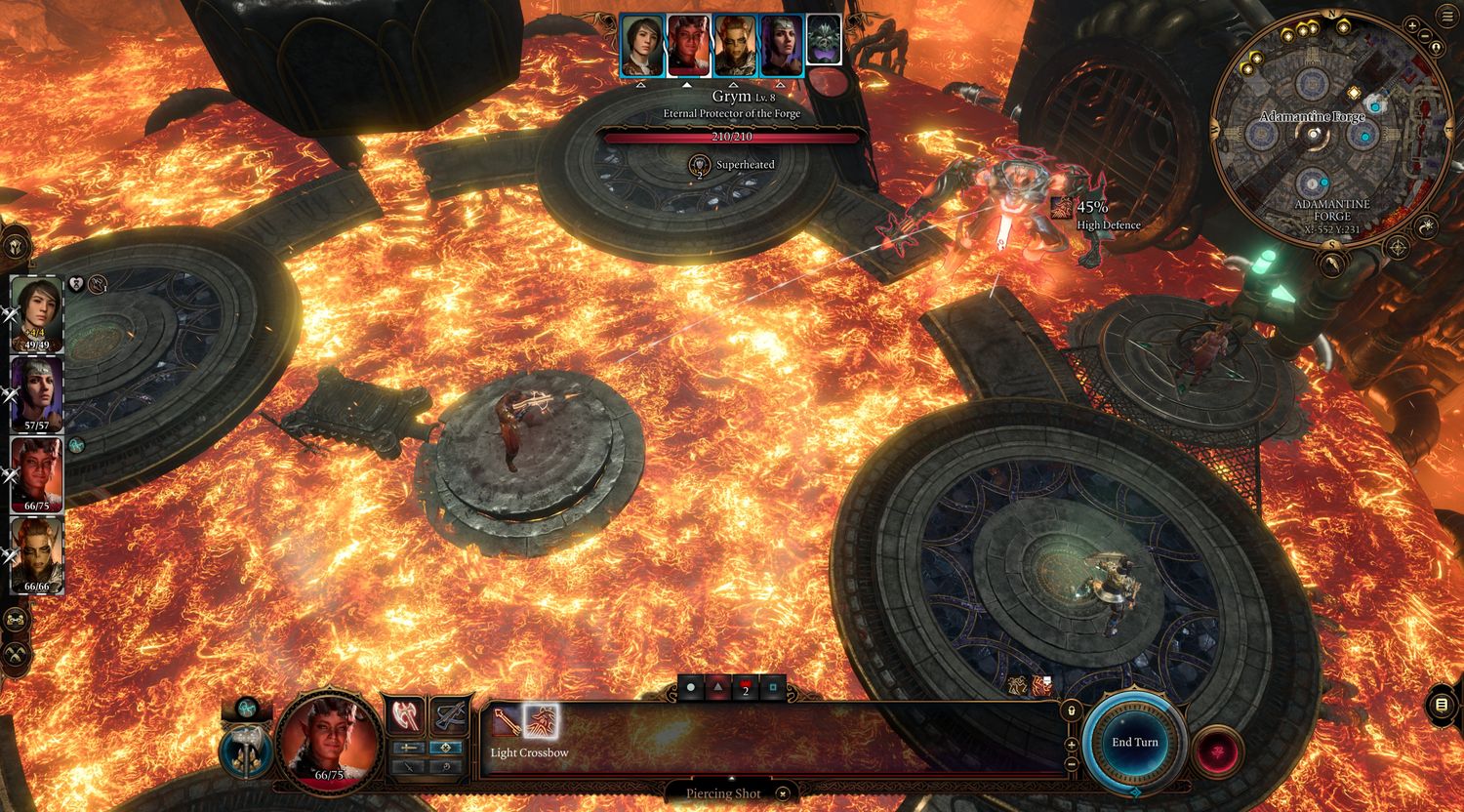Activate the highlighted Piercing Shot ability
Image resolution: width=1464 pixels, height=812 pixels.
(x=540, y=723)
